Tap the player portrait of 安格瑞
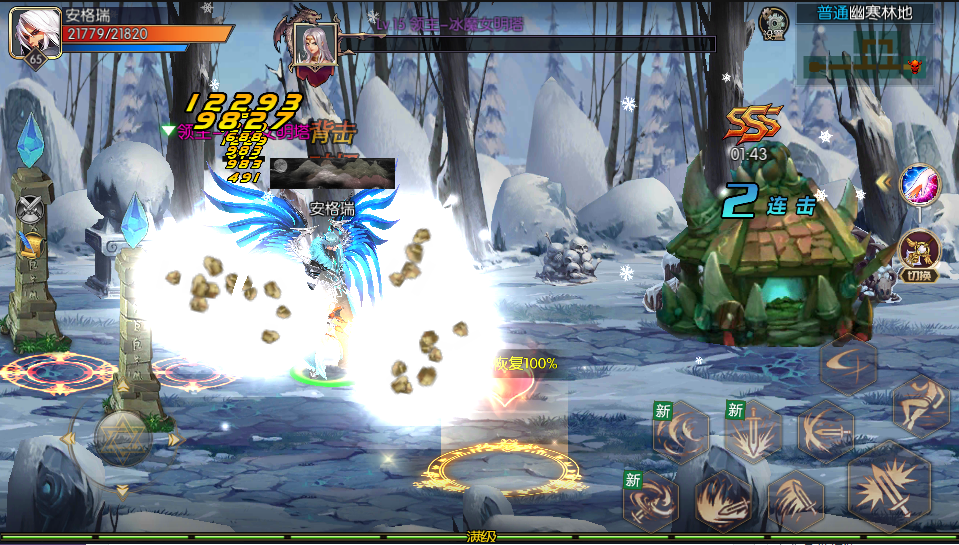 click(29, 35)
